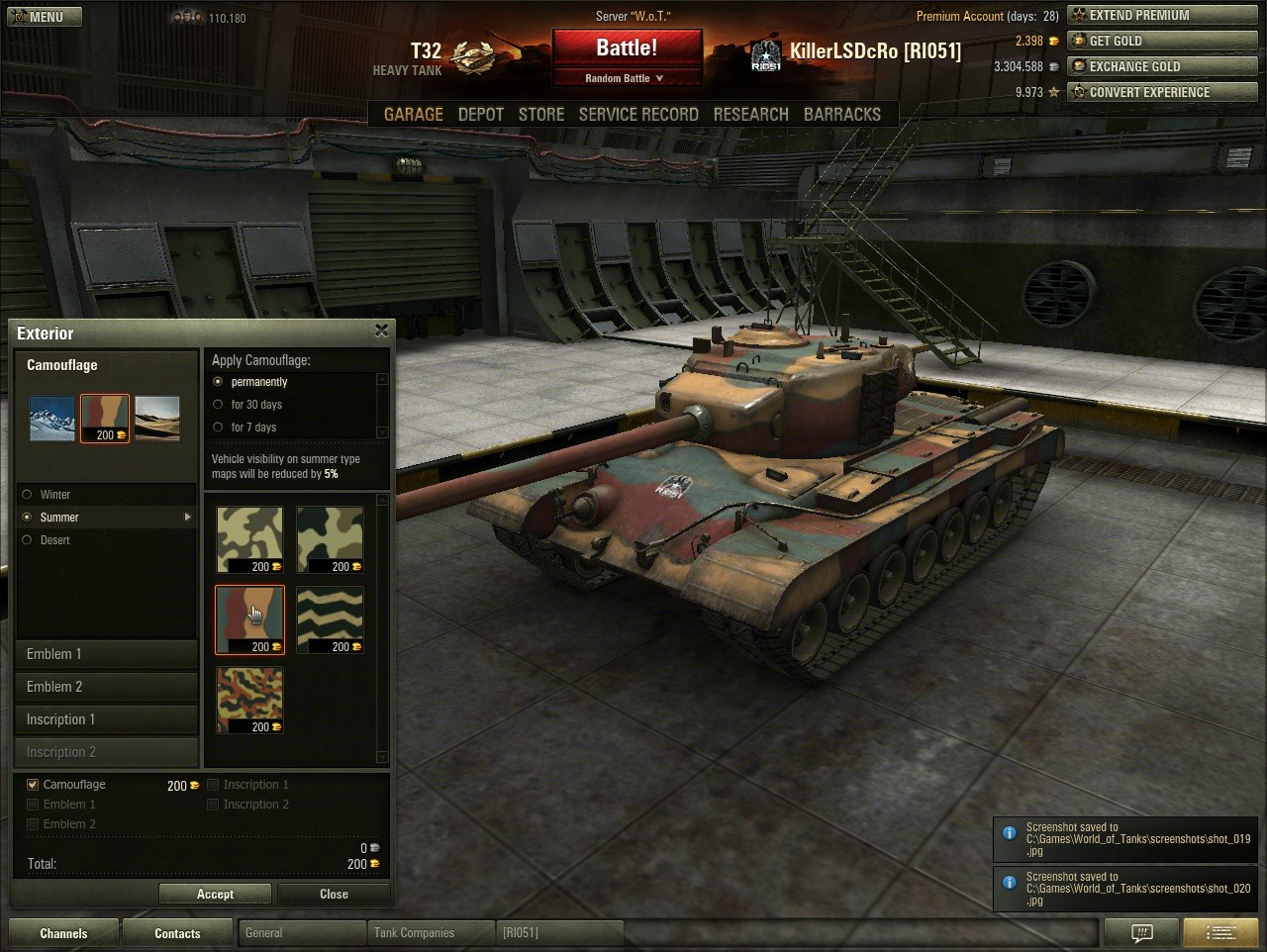This screenshot has height=952, width=1267.
Task: Select the Winter camouflage type
Action: [x=27, y=495]
